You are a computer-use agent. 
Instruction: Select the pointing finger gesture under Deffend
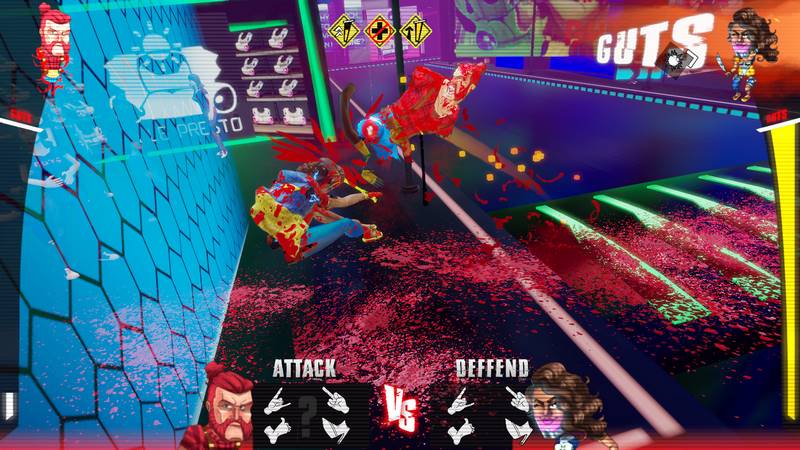point(516,399)
